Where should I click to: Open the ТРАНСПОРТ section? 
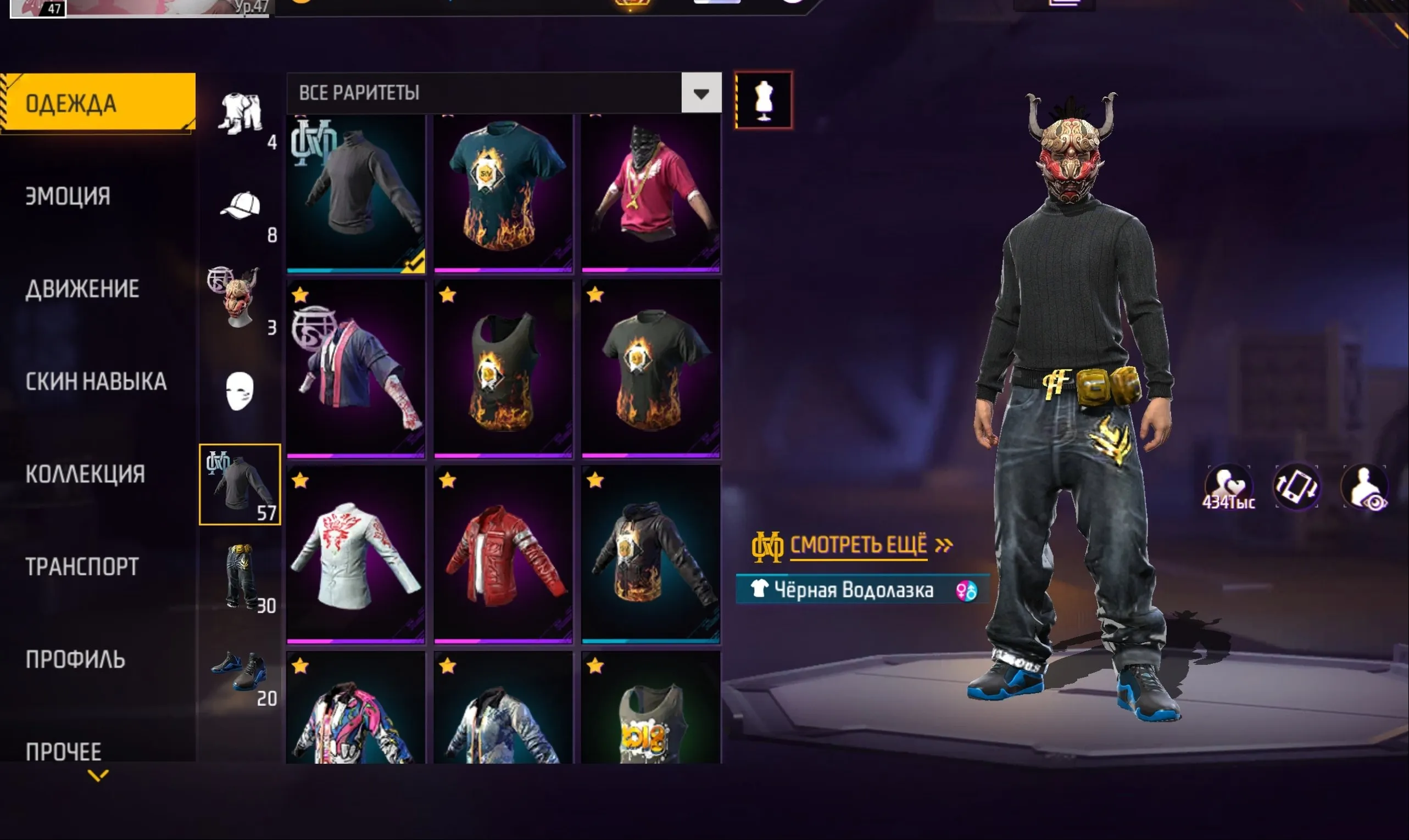[x=81, y=566]
